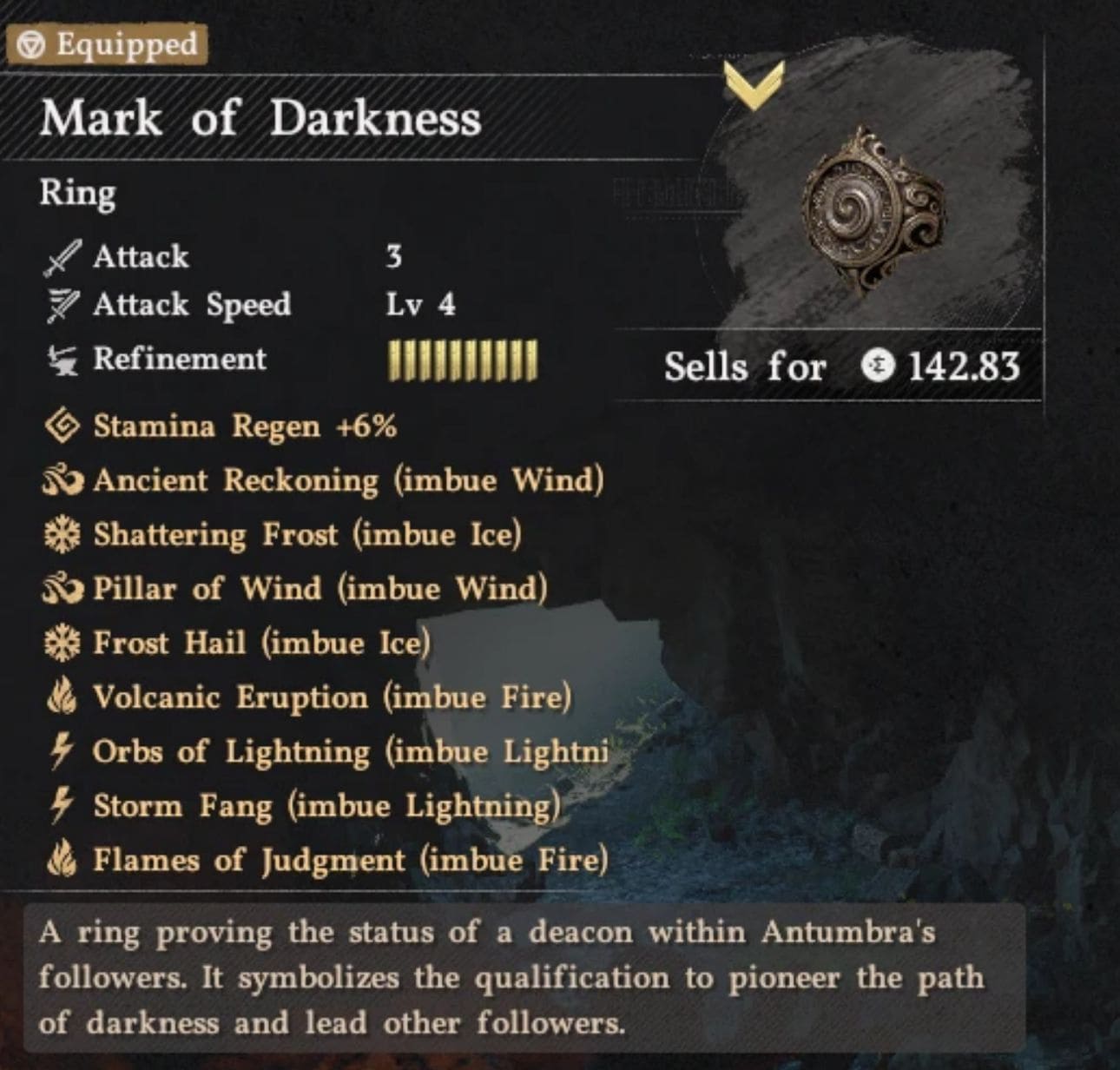
Task: Click the snowflake icon for Frost Hail
Action: tap(63, 643)
